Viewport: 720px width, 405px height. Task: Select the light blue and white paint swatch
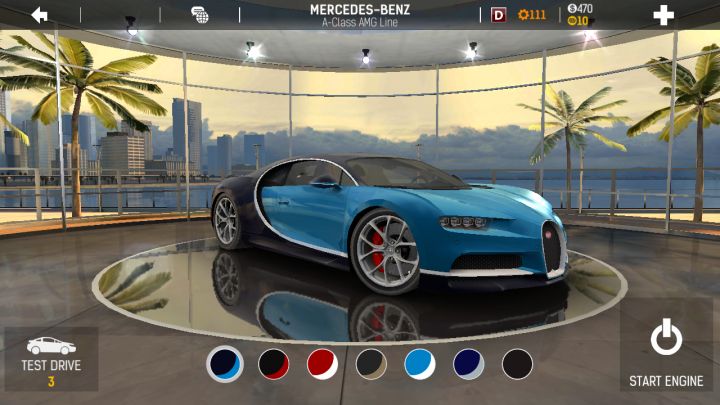coord(420,364)
